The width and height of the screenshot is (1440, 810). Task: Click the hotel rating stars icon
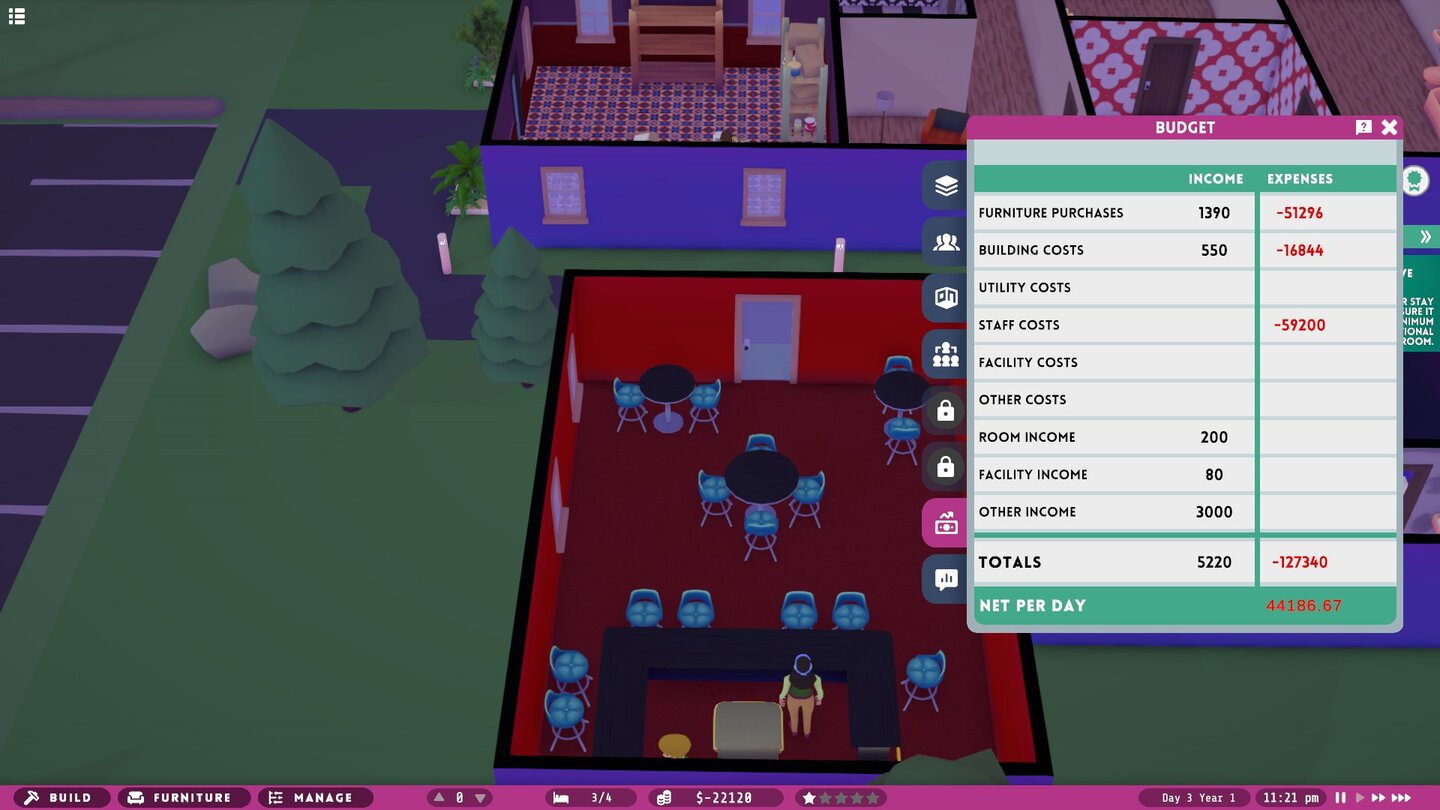840,797
